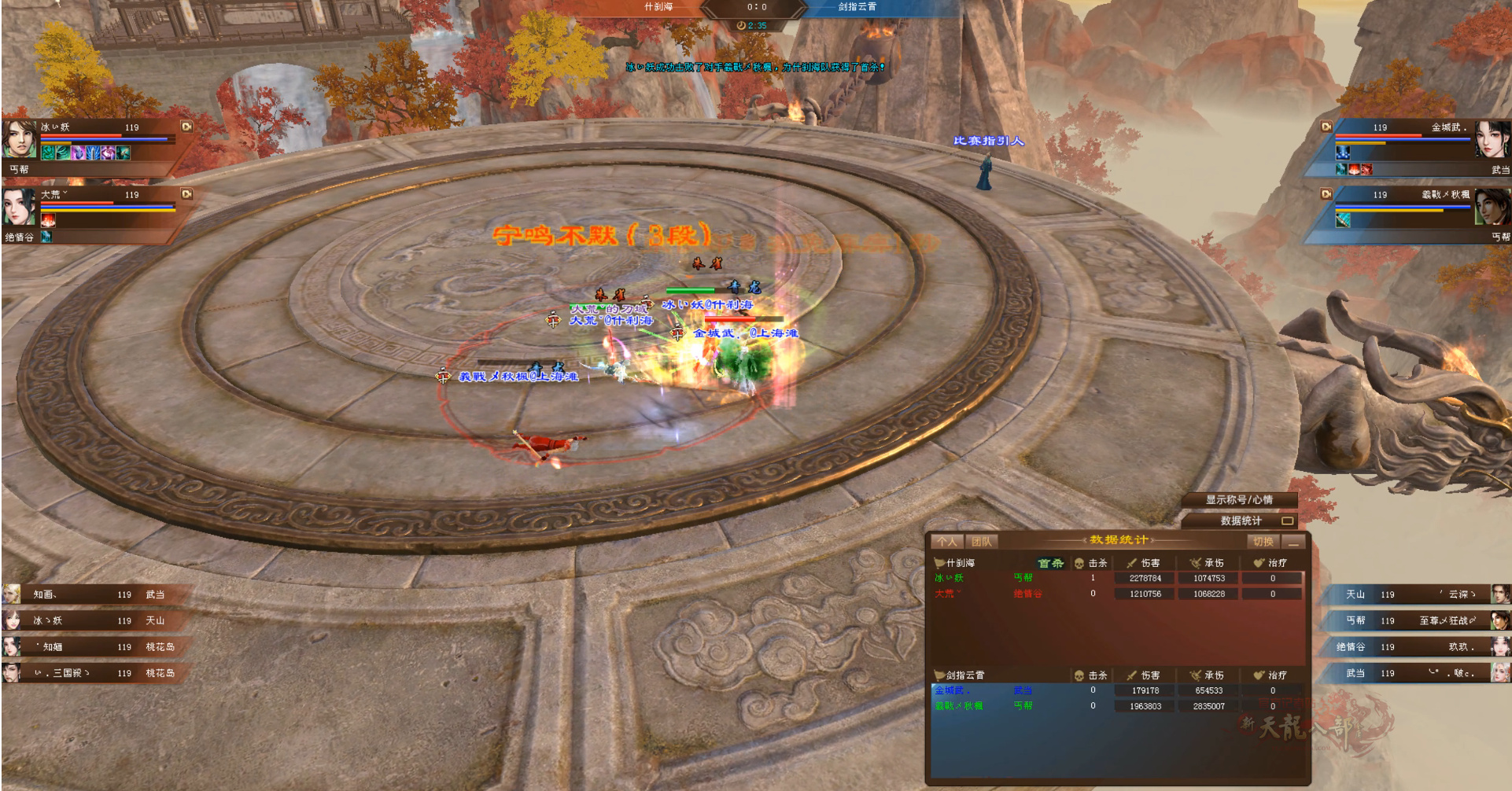Select the 冰い妖 player portrait

(19, 140)
